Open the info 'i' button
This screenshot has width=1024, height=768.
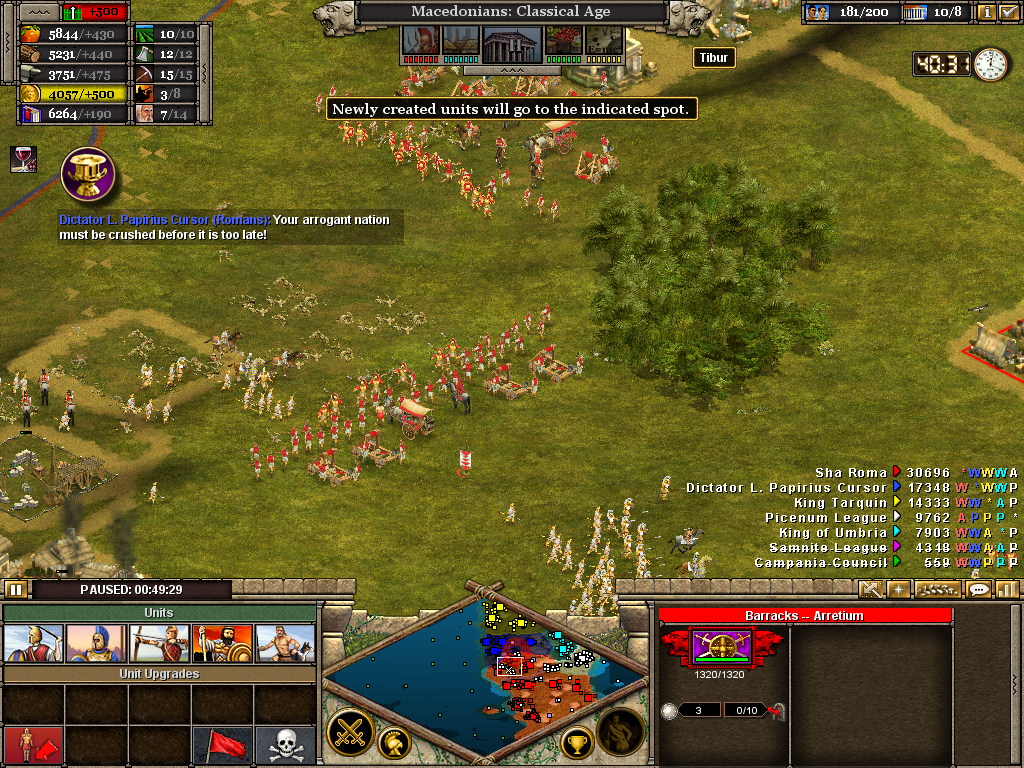(x=986, y=13)
